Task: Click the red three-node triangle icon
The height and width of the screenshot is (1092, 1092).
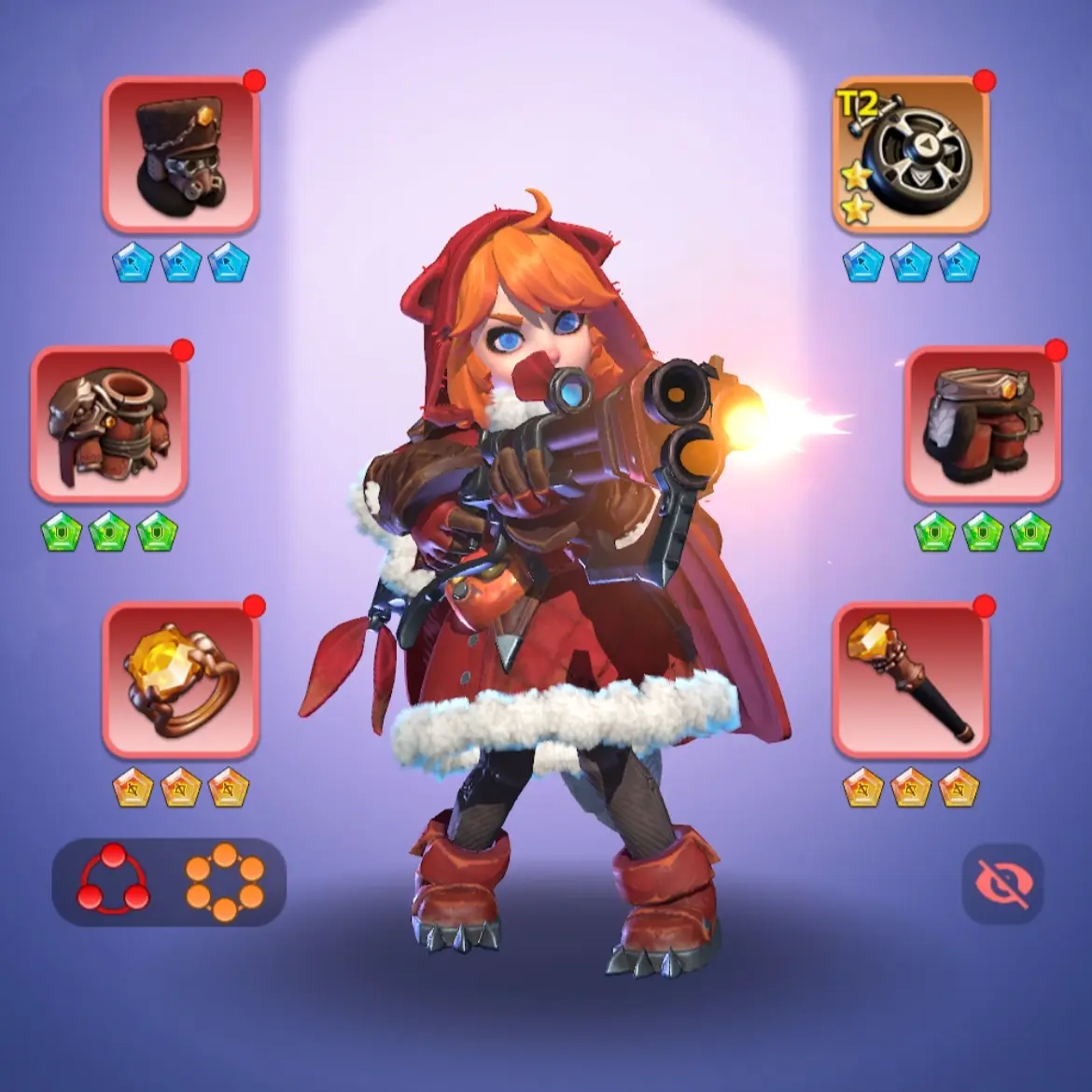Action: [113, 880]
